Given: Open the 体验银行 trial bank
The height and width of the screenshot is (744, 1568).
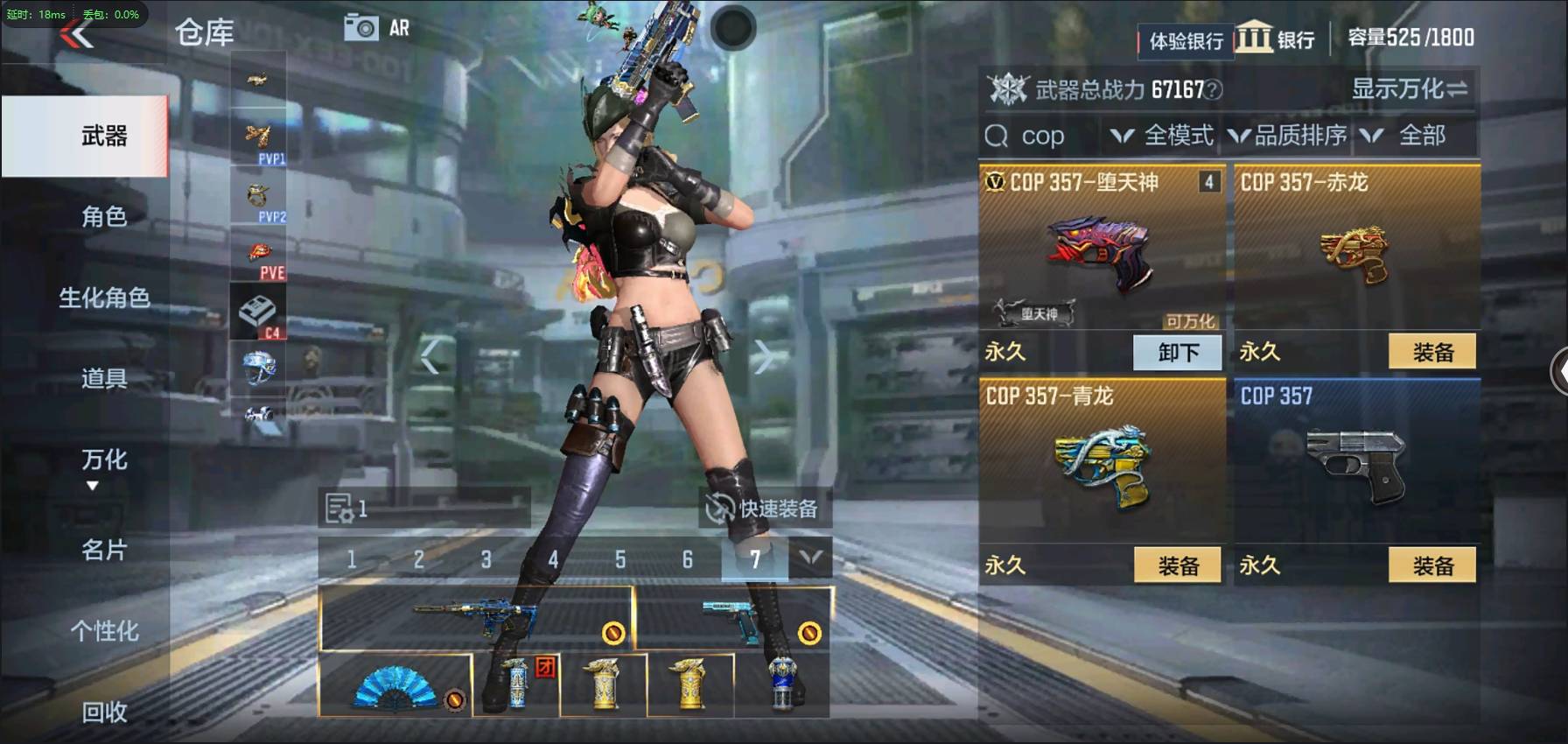Looking at the screenshot, I should click(x=1186, y=41).
